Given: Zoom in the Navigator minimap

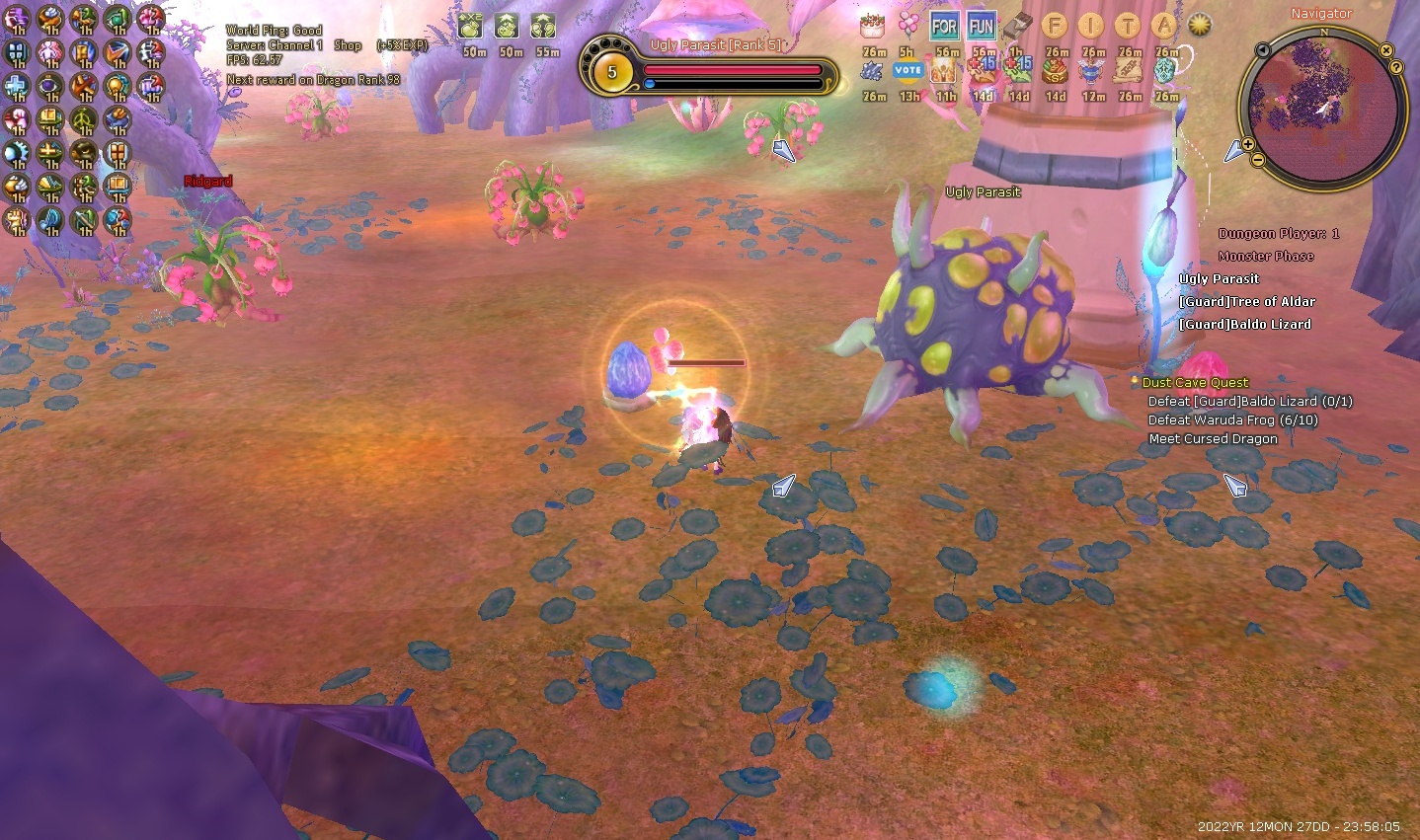Looking at the screenshot, I should 1248,144.
